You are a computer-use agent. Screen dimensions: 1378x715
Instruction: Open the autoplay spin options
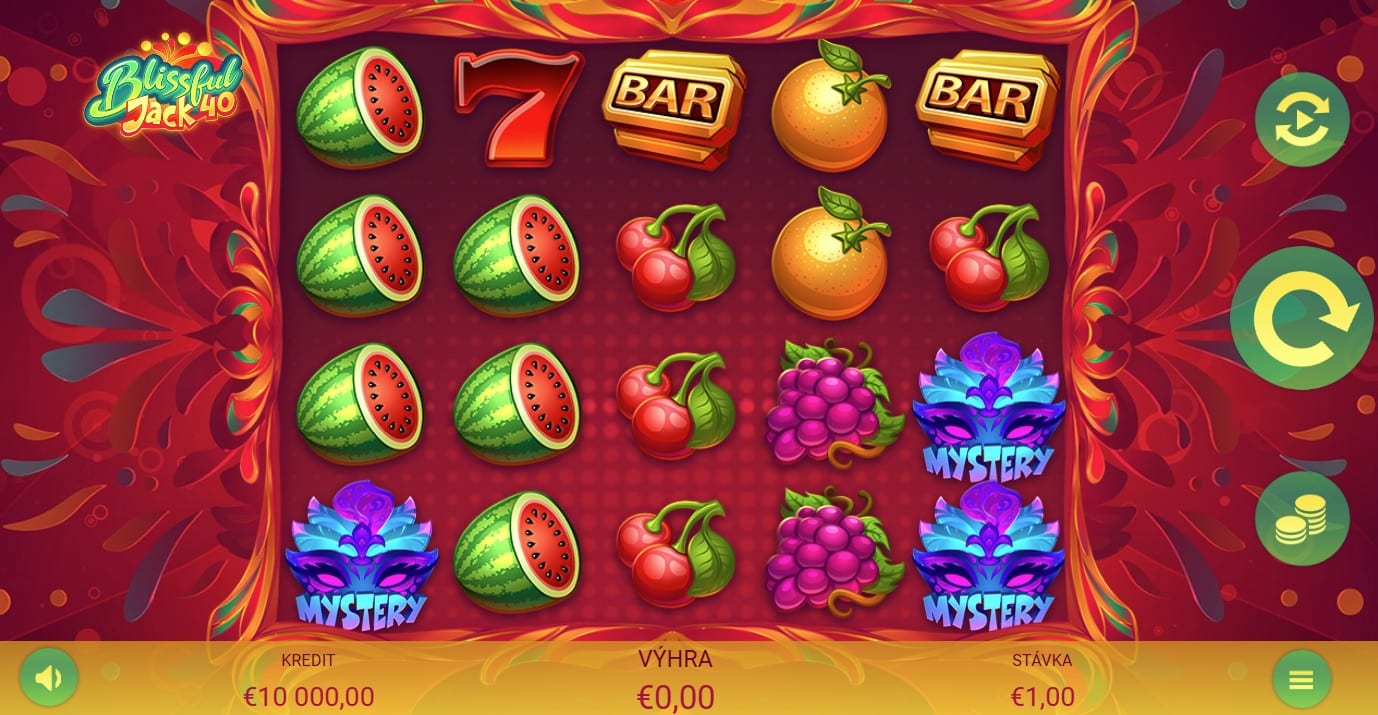[x=1301, y=120]
